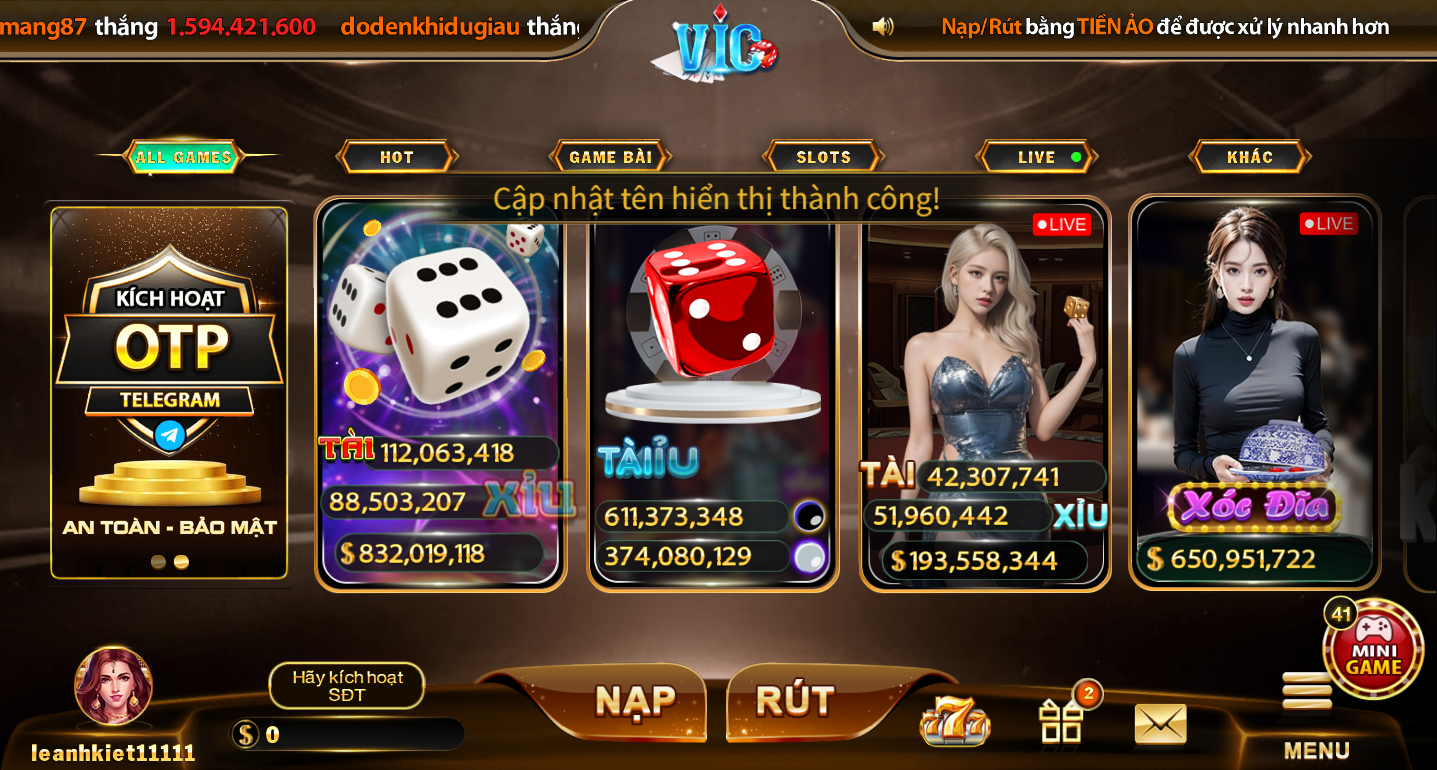This screenshot has height=770, width=1437.
Task: Select the ALL GAMES toggle button
Action: pos(182,157)
